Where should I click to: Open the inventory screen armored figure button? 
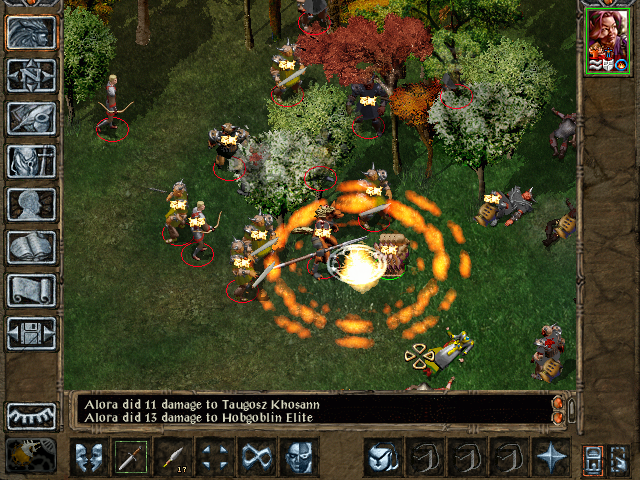pyautogui.click(x=31, y=161)
